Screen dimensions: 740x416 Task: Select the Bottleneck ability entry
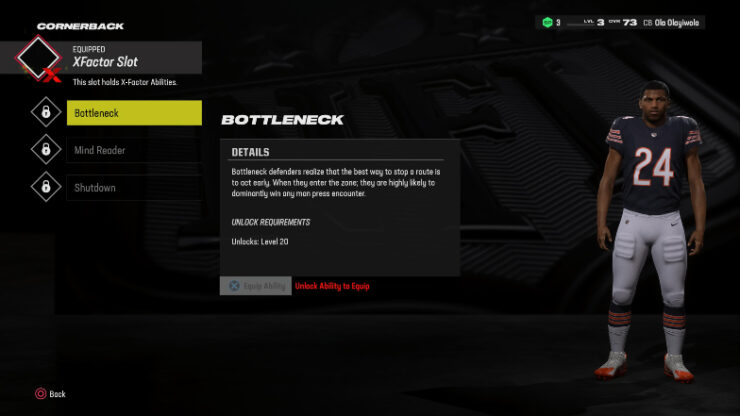point(133,113)
